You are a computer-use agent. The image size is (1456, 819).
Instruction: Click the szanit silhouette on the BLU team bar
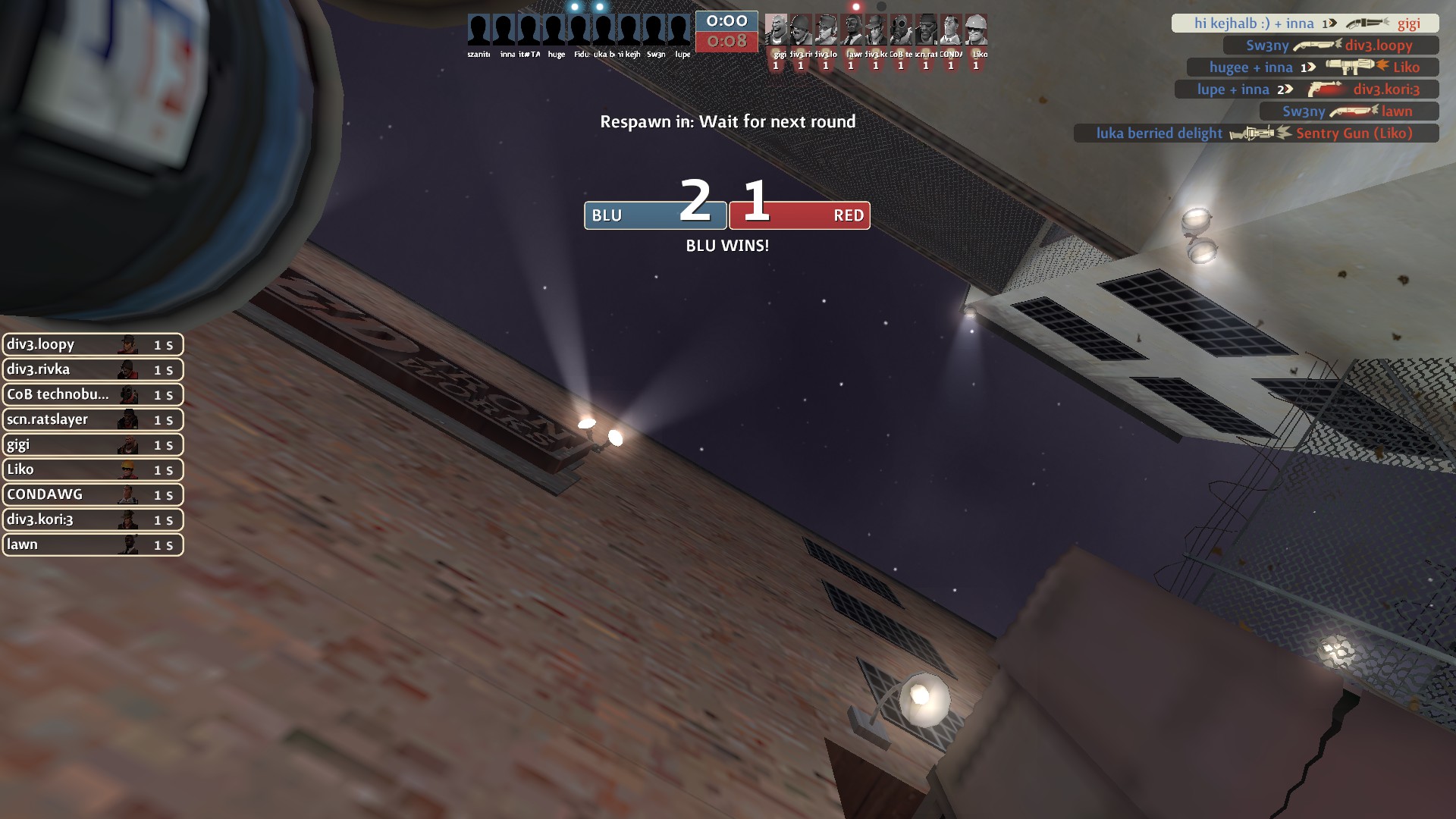[x=479, y=30]
